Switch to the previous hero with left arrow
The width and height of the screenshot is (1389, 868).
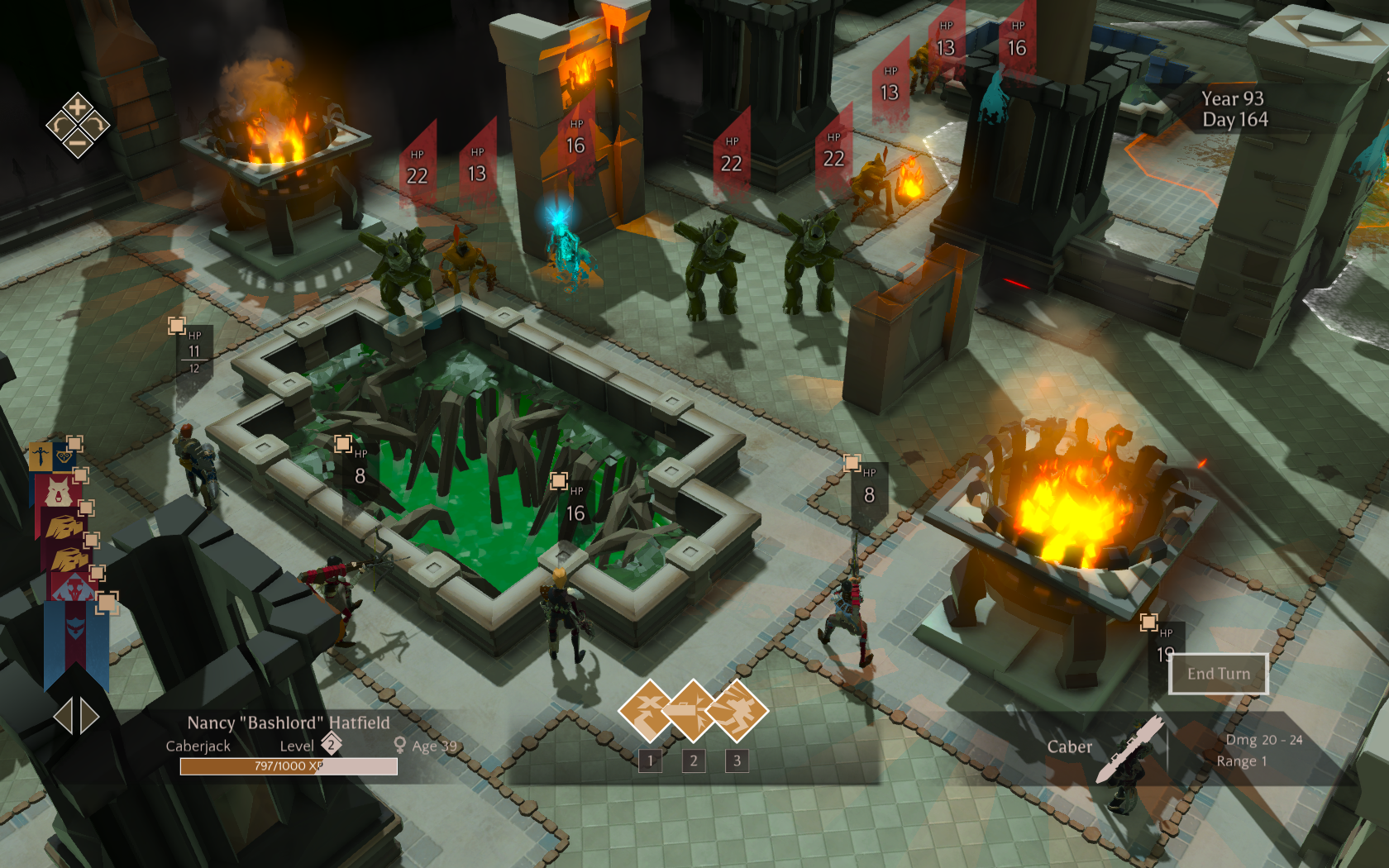pos(63,716)
